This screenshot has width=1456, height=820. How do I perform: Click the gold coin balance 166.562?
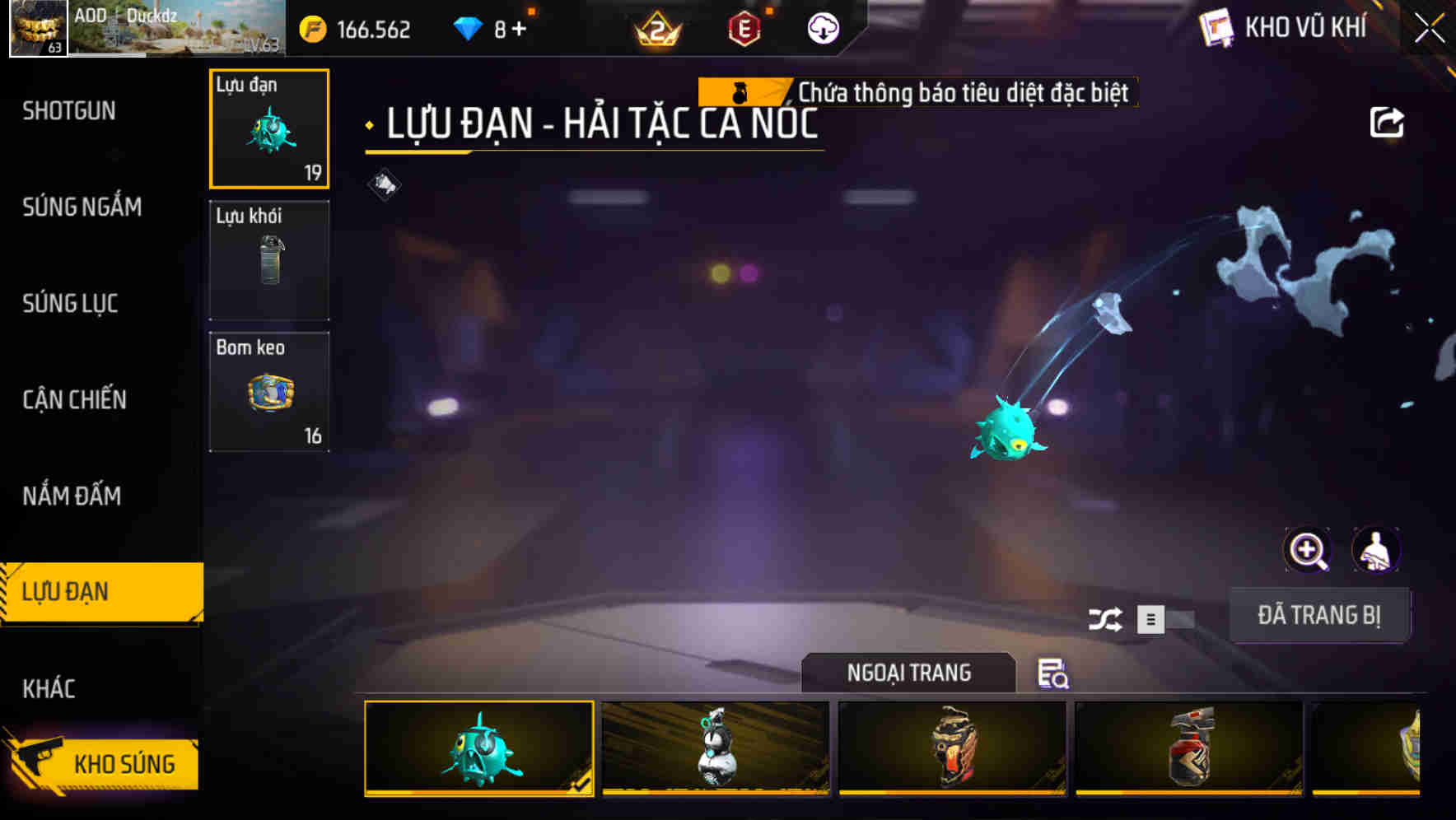tap(358, 29)
